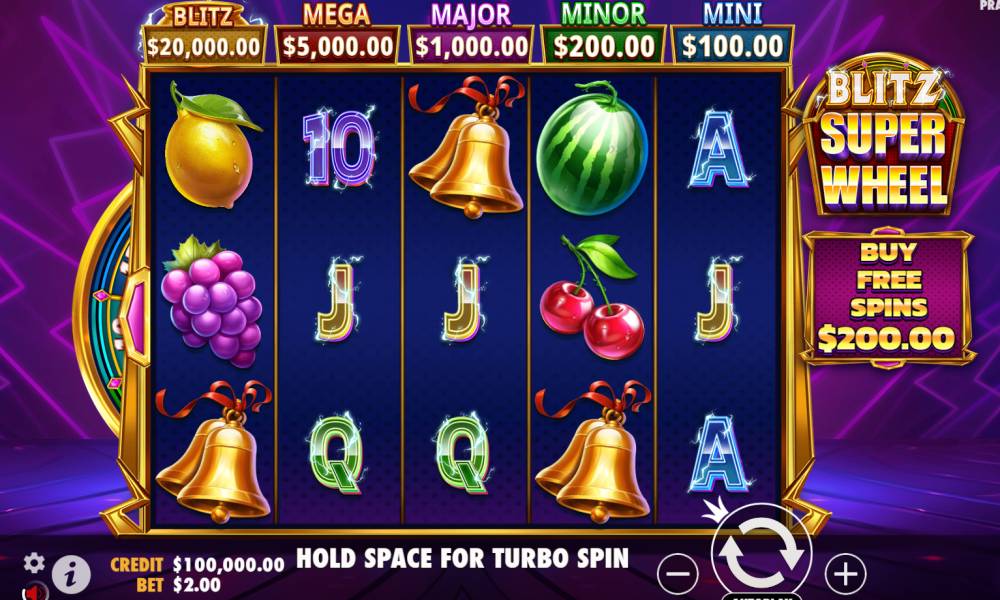Spin the reels with the circular arrow button
1000x600 pixels.
760,553
